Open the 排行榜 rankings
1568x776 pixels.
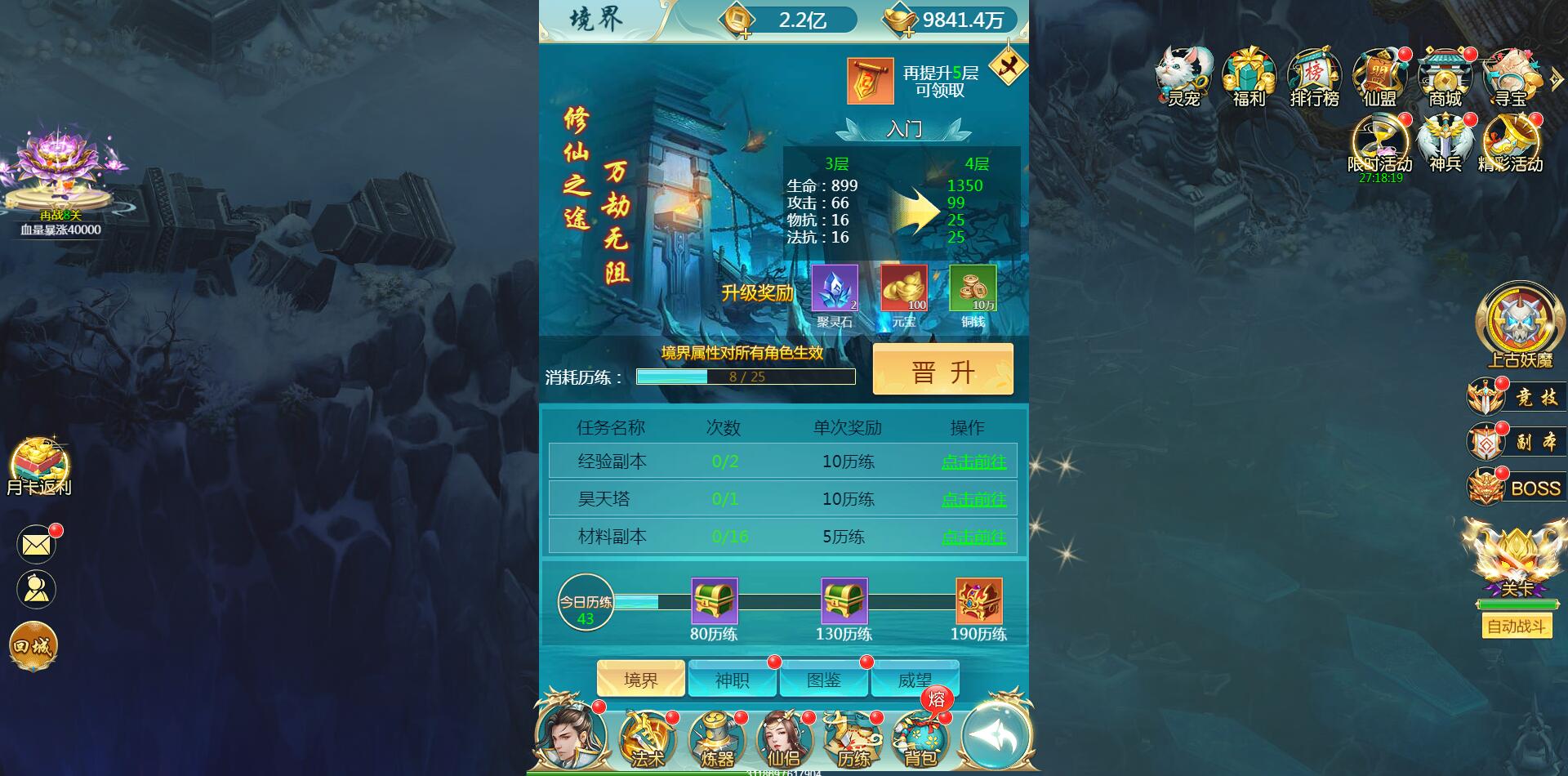1313,76
